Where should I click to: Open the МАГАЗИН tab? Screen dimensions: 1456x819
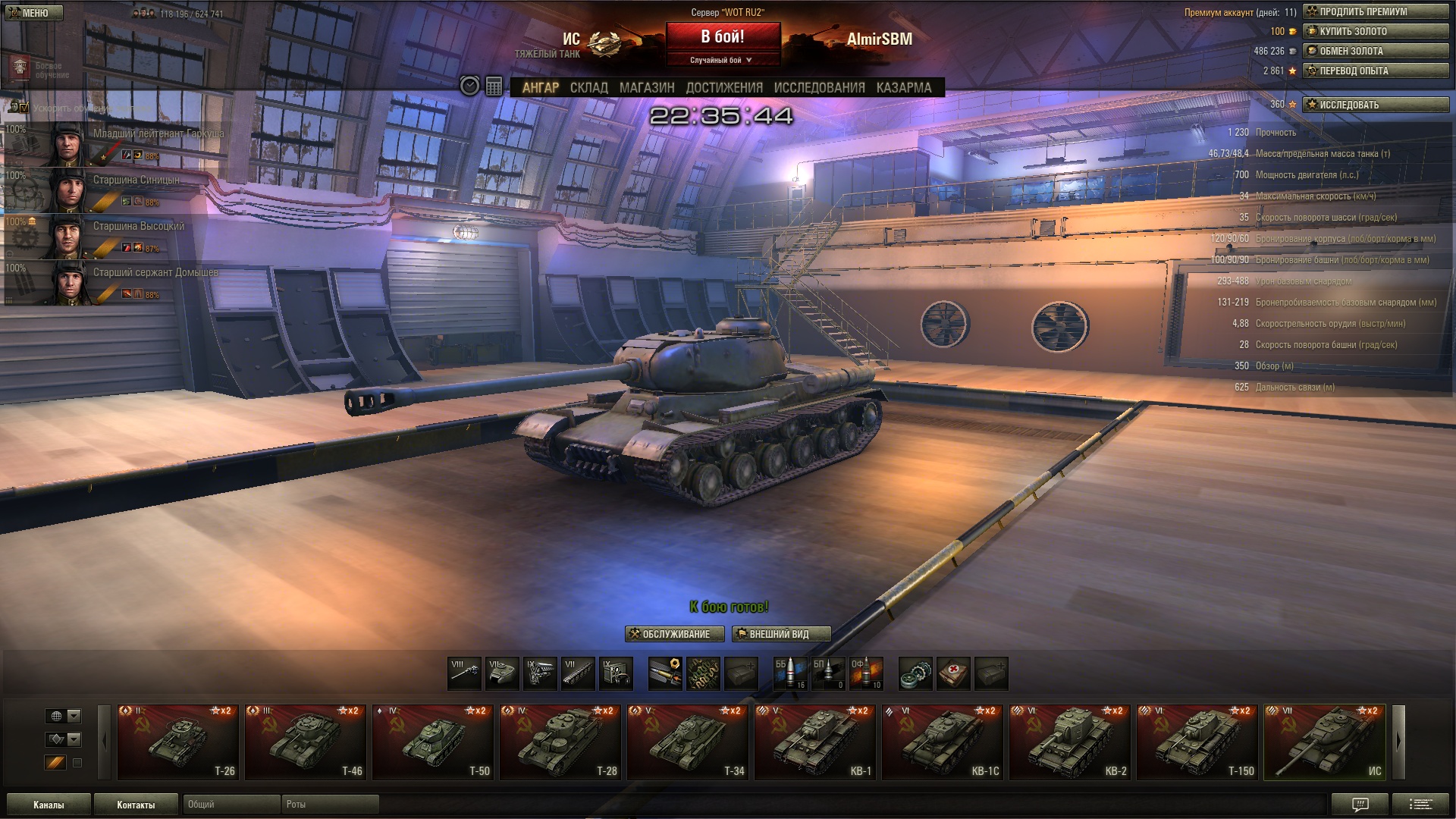[x=646, y=88]
